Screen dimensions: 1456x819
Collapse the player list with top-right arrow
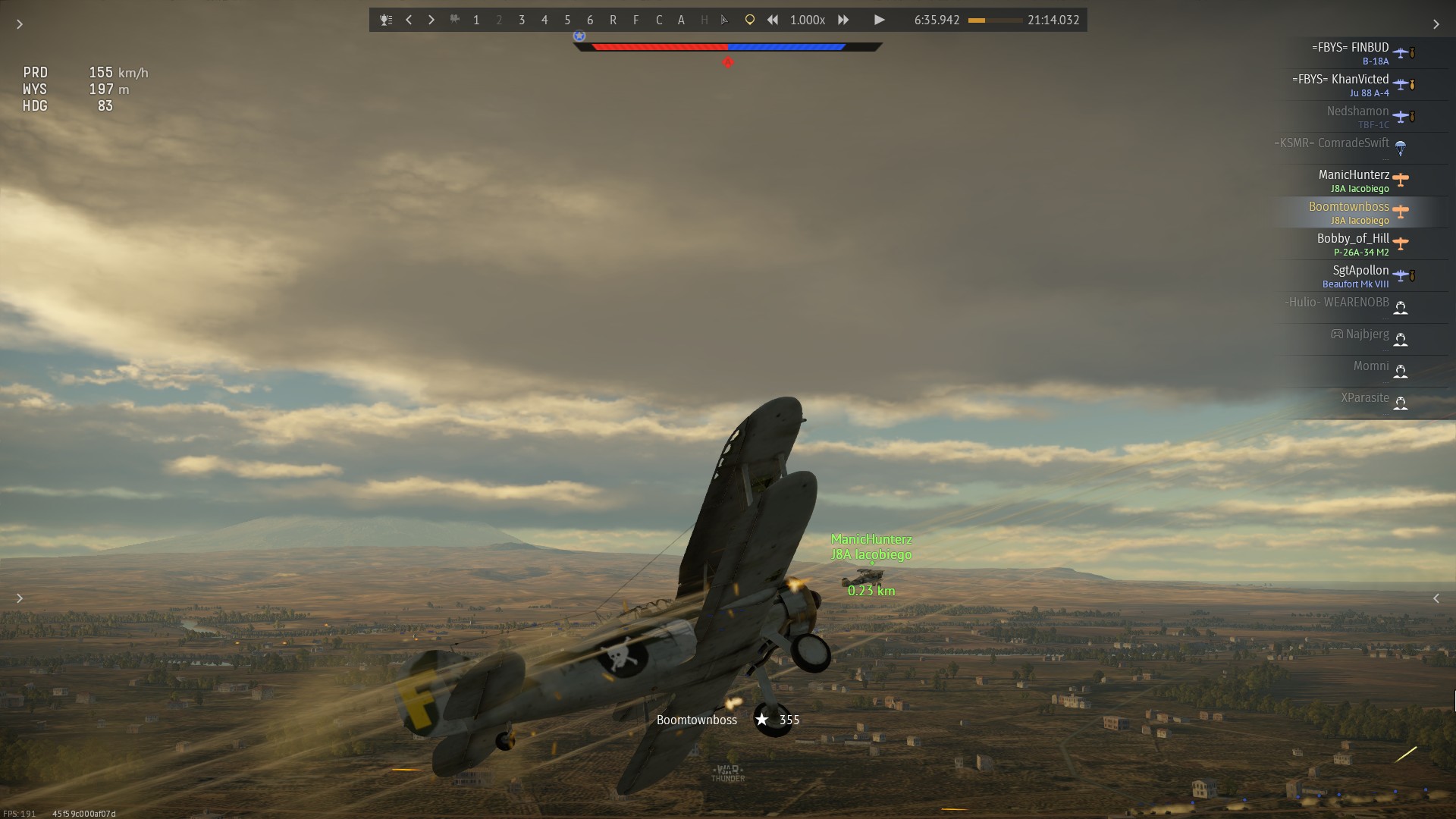(x=1436, y=24)
